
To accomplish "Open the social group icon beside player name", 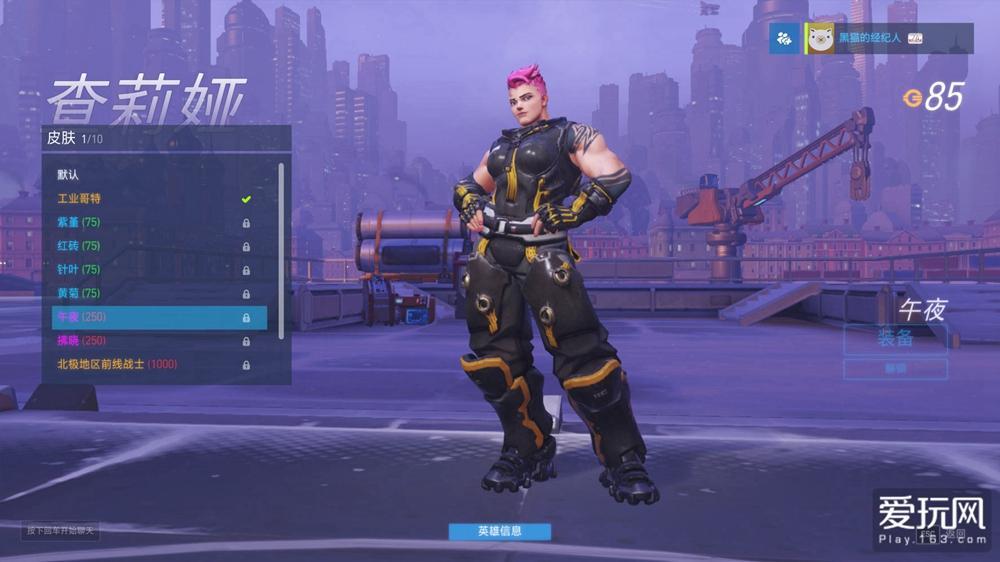I will [785, 39].
